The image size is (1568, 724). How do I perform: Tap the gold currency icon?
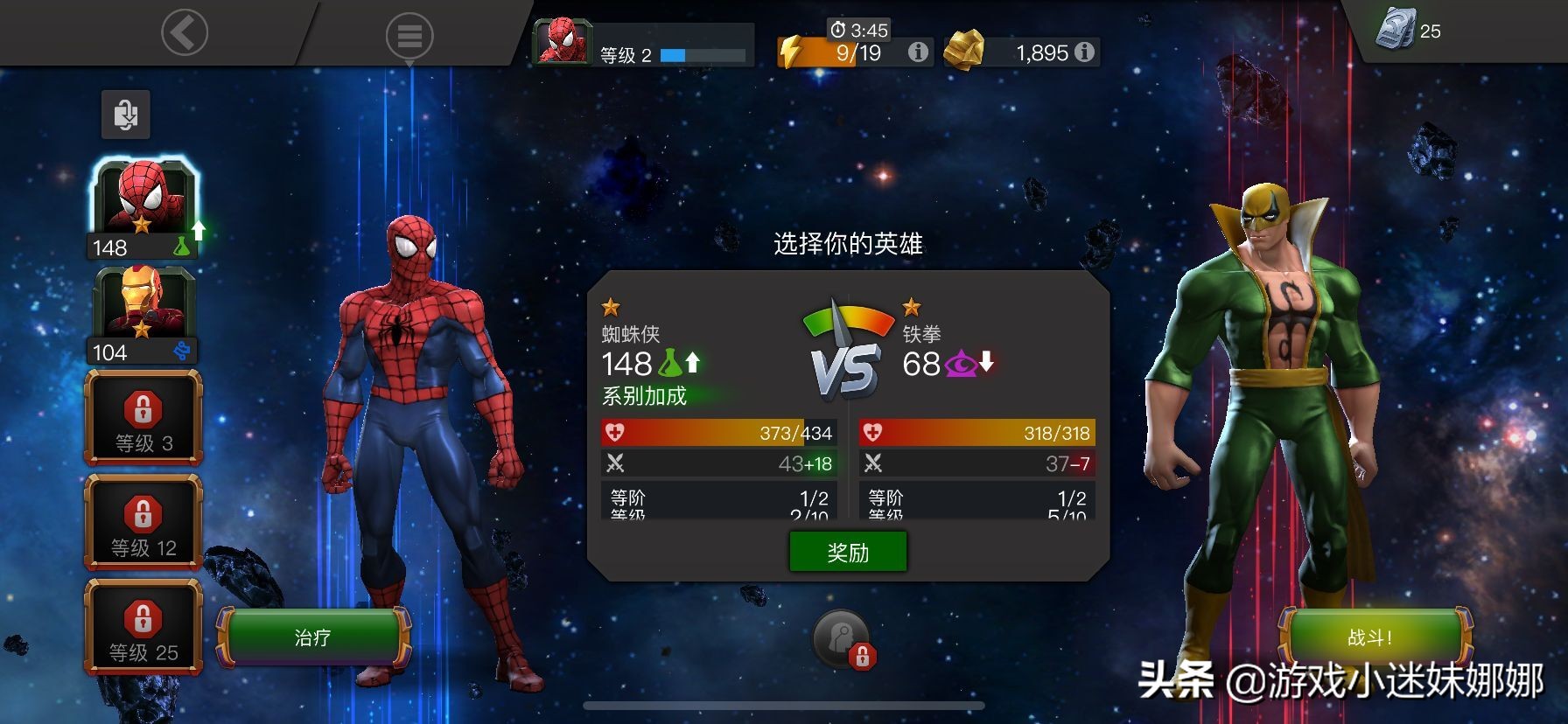(965, 50)
